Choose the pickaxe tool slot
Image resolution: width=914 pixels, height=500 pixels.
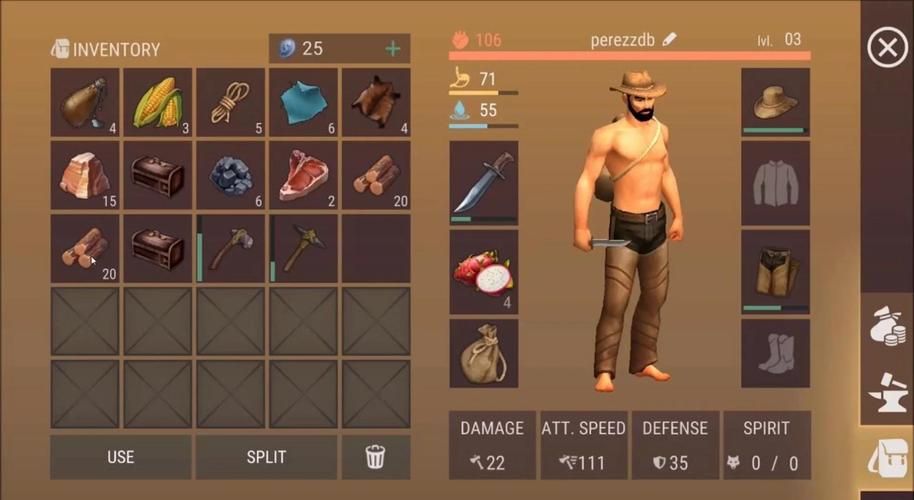point(303,248)
